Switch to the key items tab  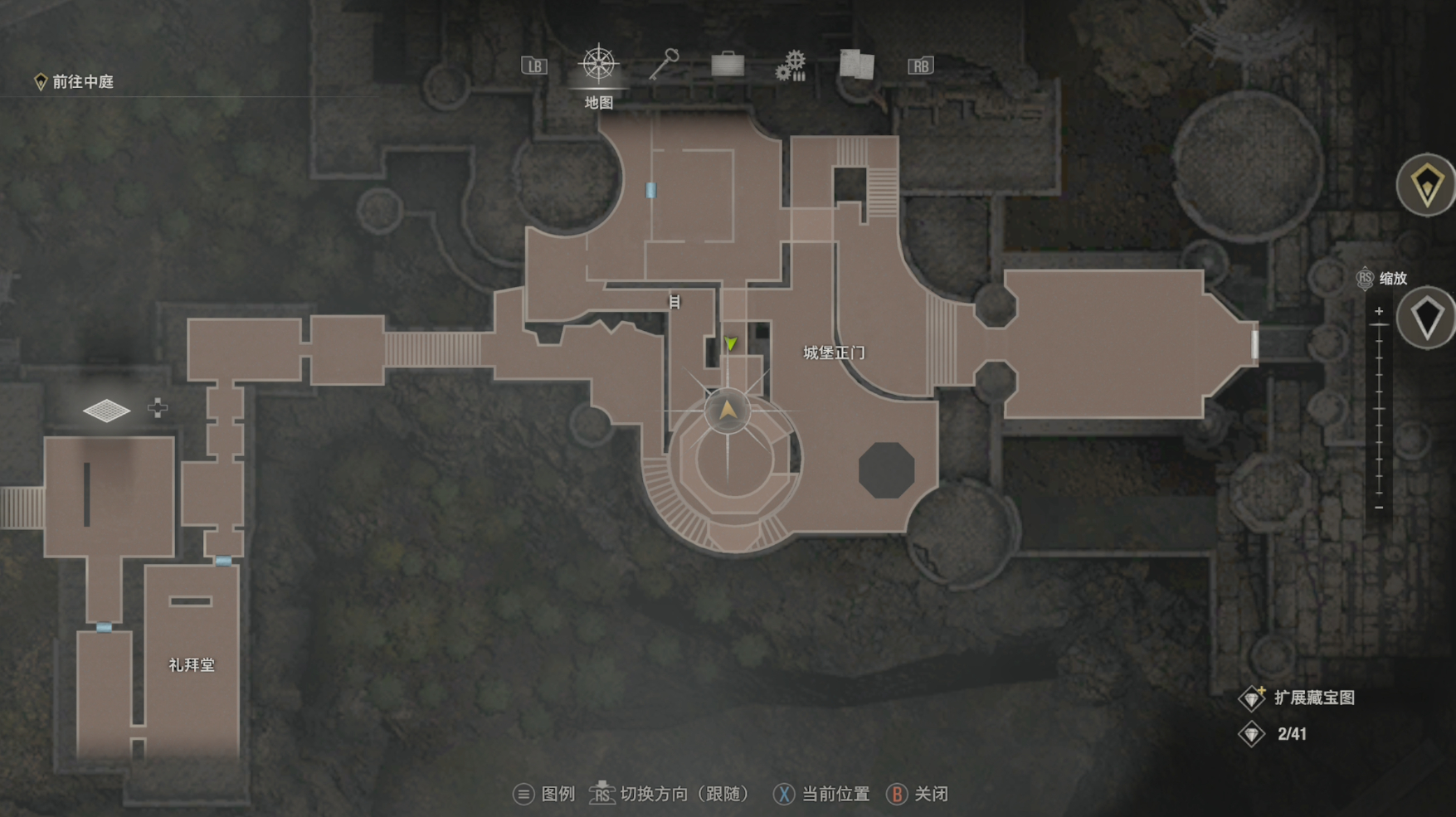coord(664,64)
